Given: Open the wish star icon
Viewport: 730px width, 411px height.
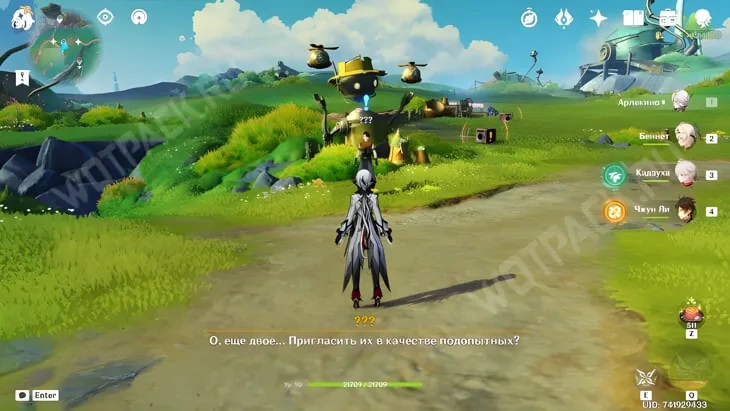Looking at the screenshot, I should (x=598, y=18).
